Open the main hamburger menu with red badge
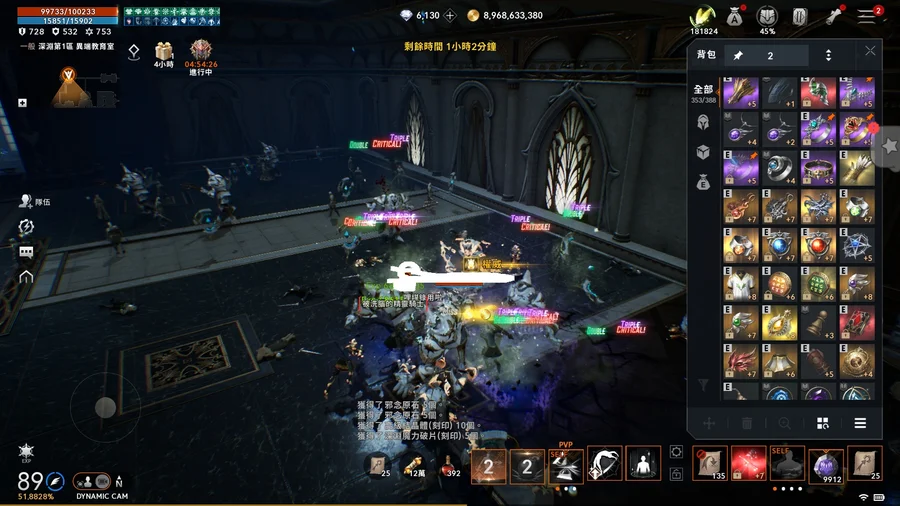 click(x=866, y=16)
